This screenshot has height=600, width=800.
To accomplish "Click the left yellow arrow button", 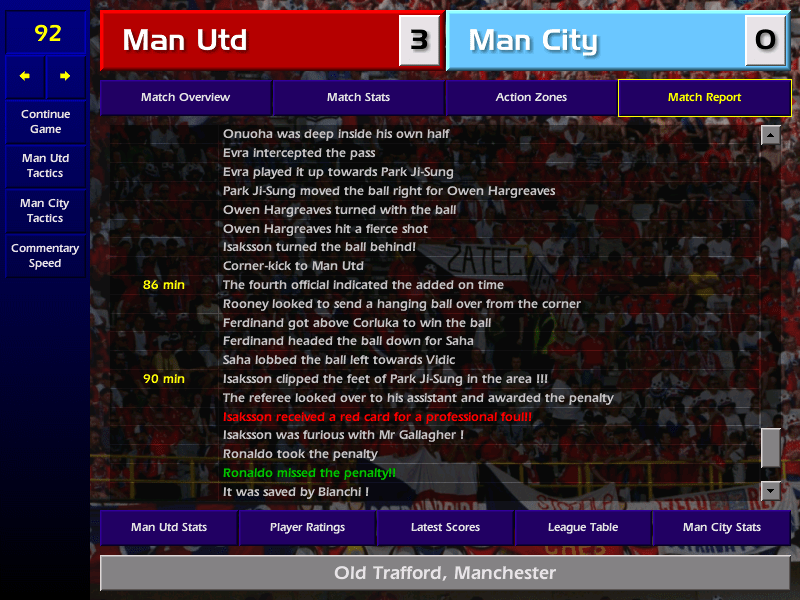I will click(25, 76).
